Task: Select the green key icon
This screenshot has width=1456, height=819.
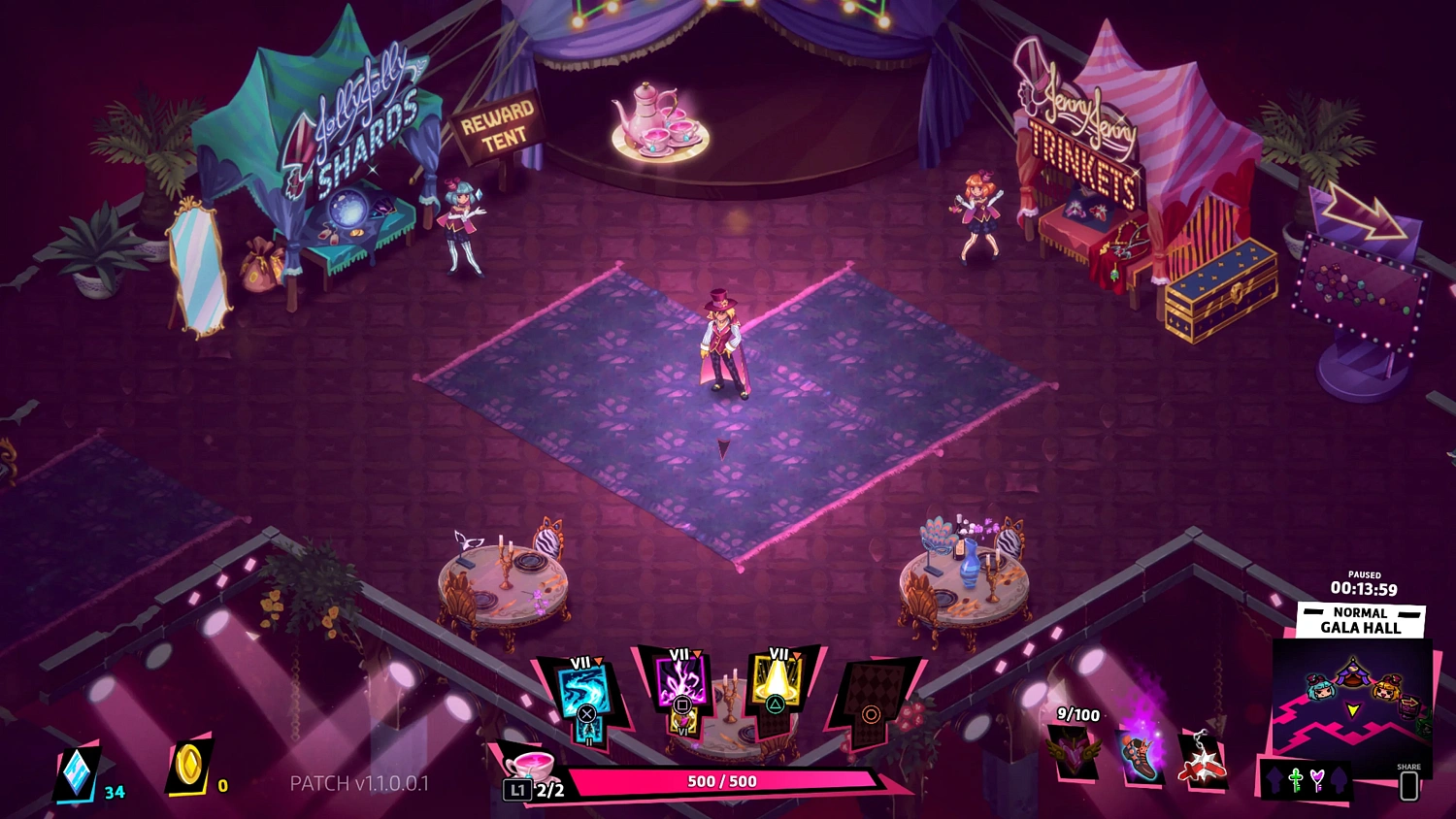Action: [x=1296, y=779]
